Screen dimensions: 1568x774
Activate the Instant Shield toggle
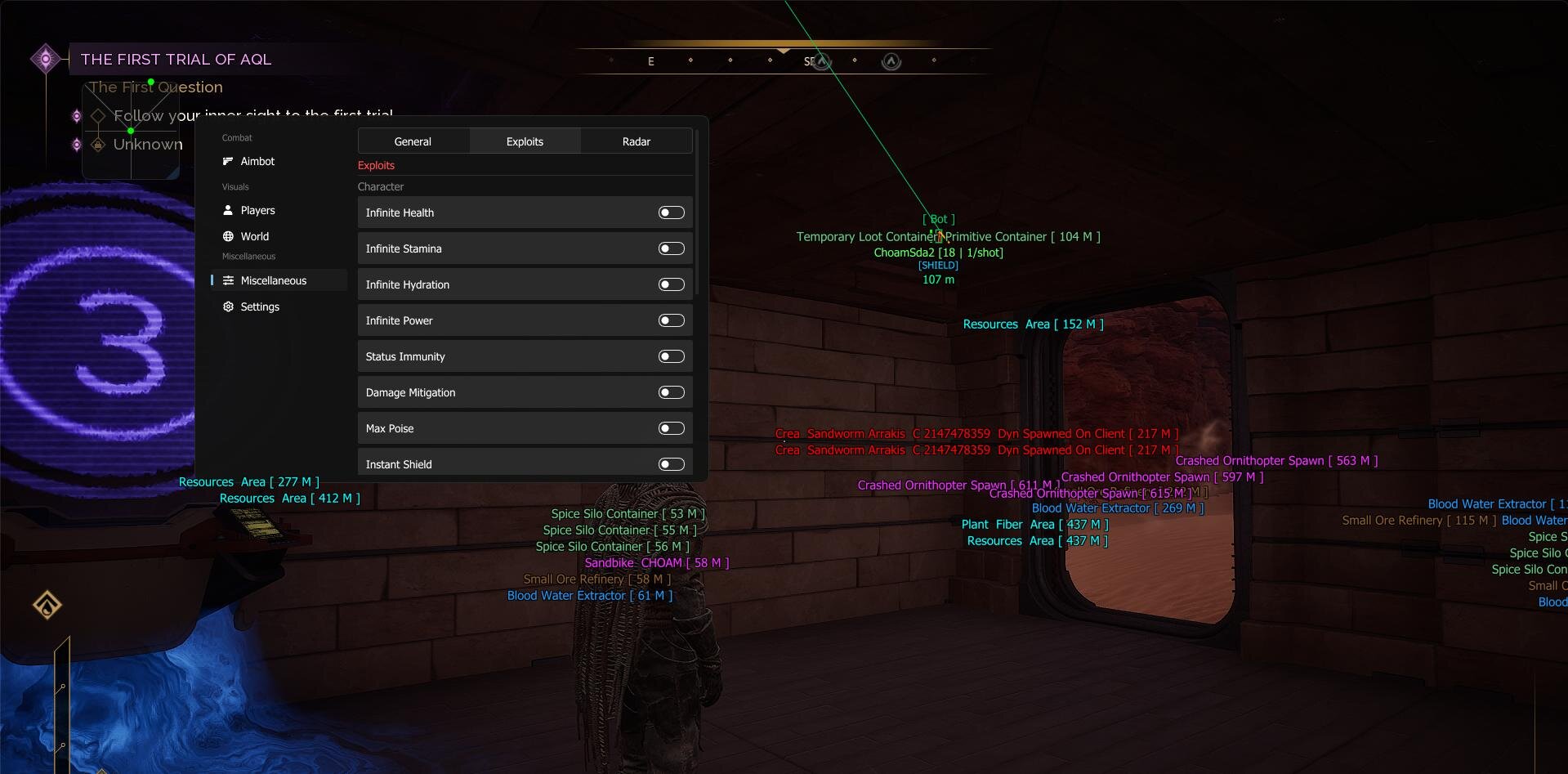pos(671,464)
